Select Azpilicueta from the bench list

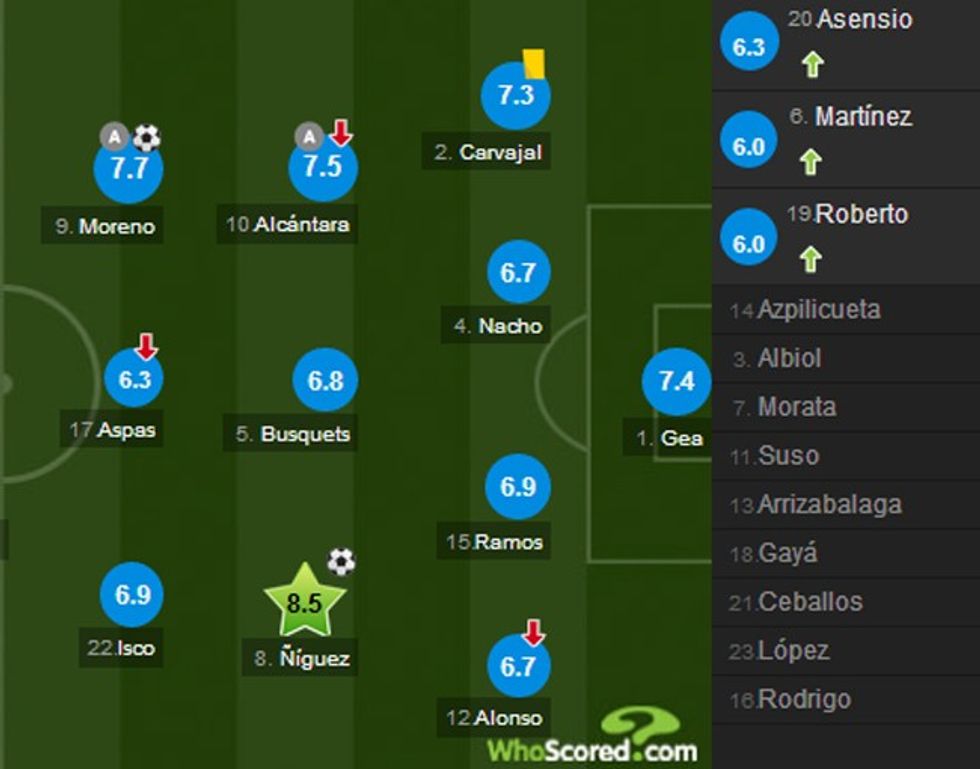[x=818, y=310]
